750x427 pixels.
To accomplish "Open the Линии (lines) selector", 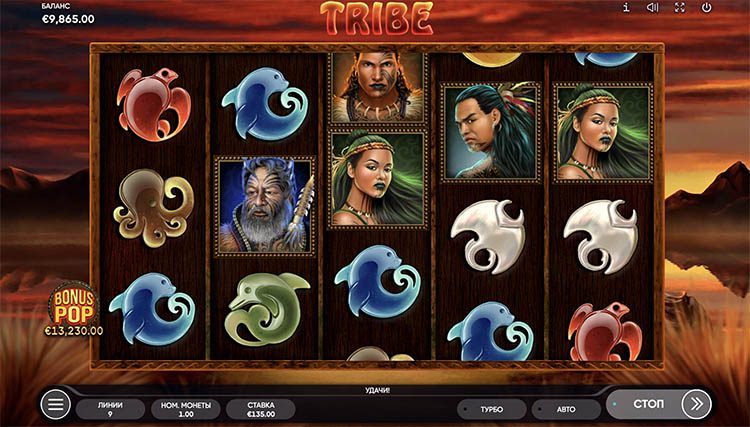I will click(108, 408).
